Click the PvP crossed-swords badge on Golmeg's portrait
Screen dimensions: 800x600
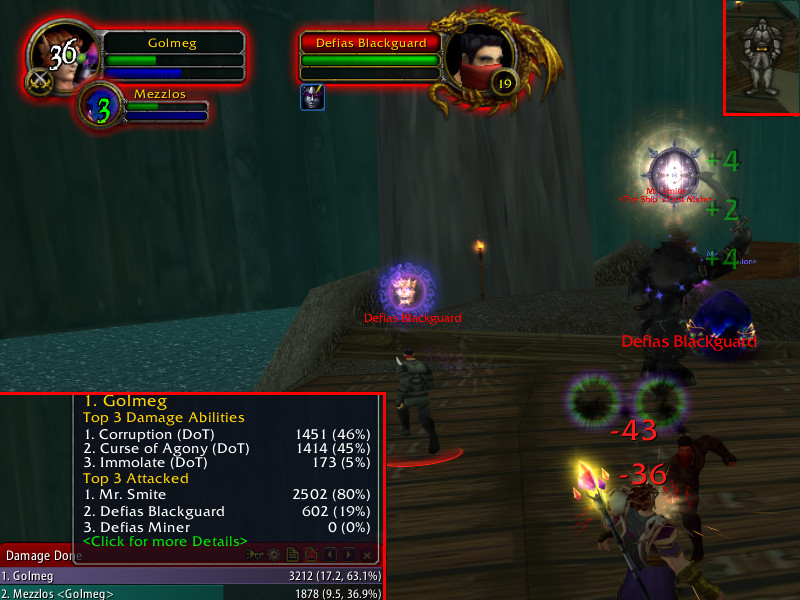tap(41, 82)
